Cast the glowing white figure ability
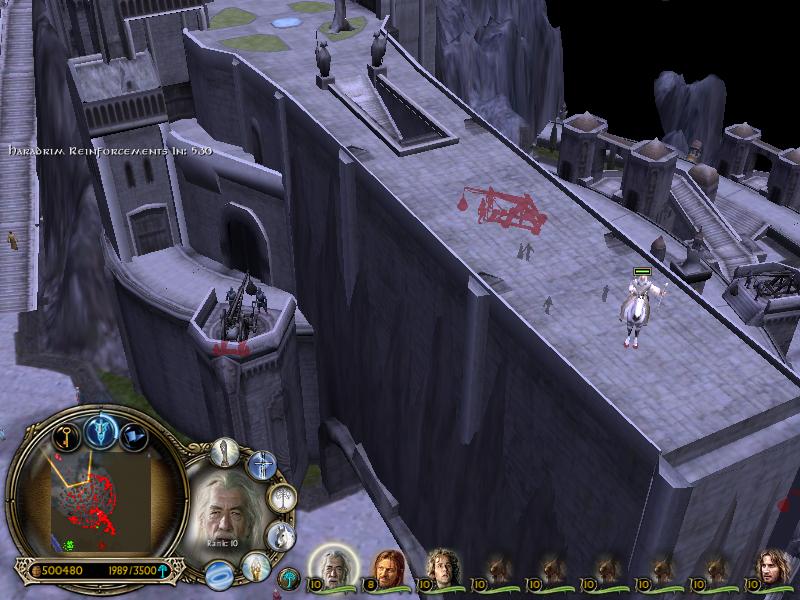 (x=255, y=566)
